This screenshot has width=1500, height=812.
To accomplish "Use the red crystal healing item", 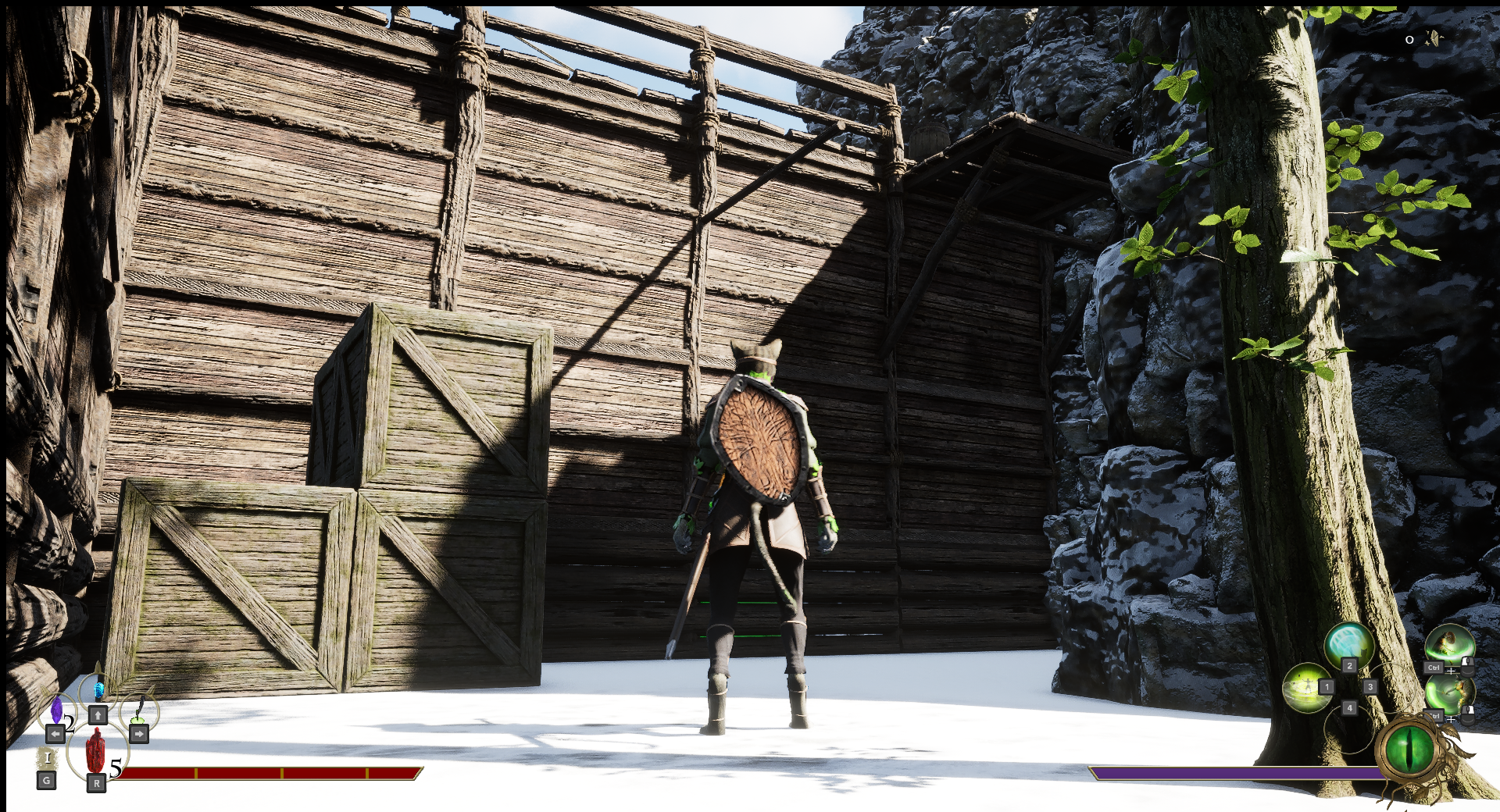I will [95, 751].
